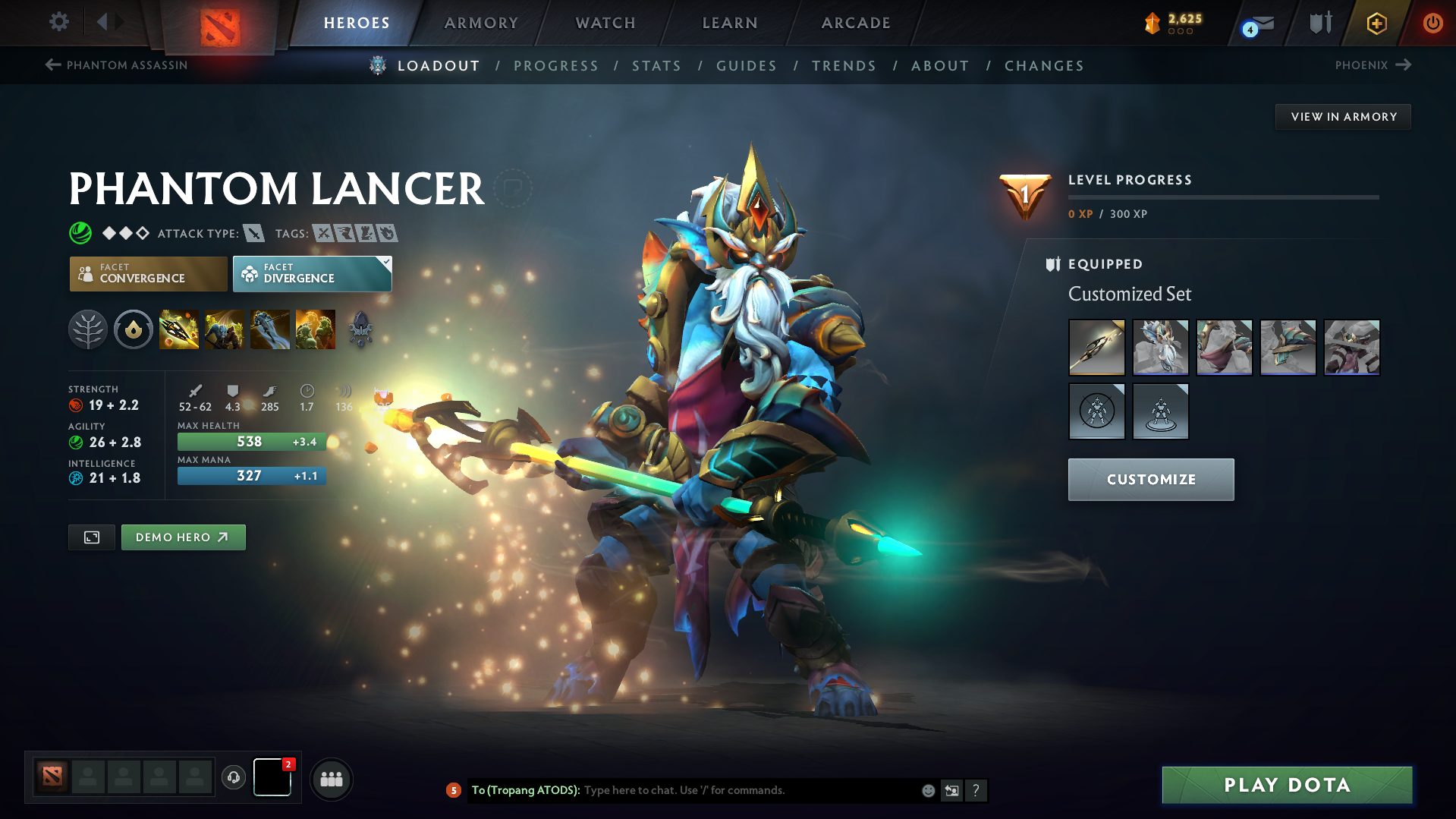Click the Juxtapose ultimate ability icon
The image size is (1456, 819).
315,329
